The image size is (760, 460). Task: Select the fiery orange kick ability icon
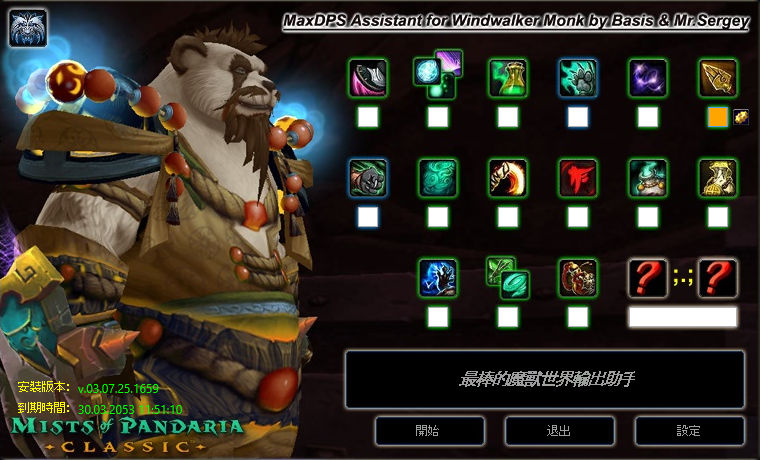[x=508, y=178]
